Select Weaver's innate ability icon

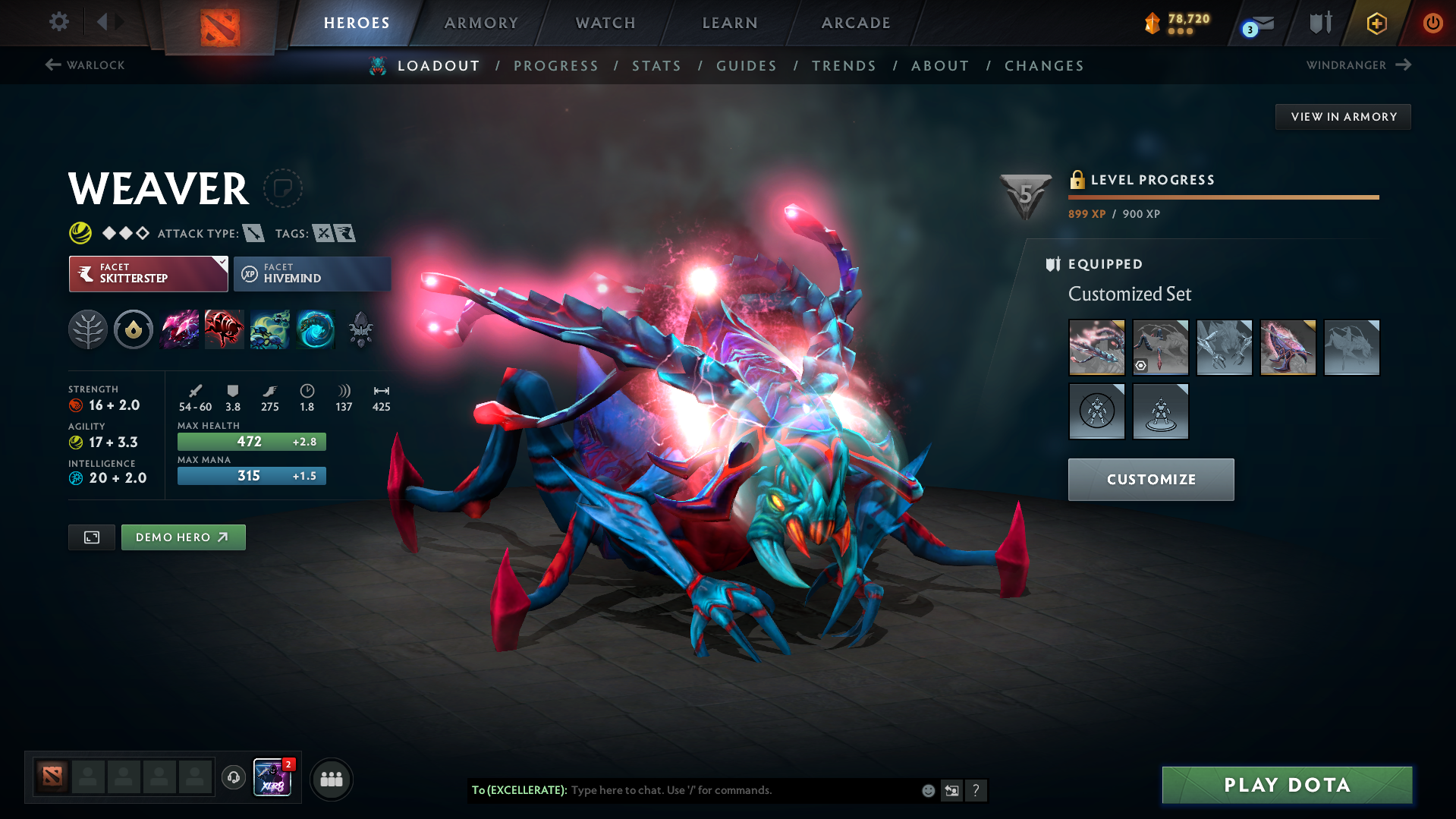pyautogui.click(x=134, y=329)
